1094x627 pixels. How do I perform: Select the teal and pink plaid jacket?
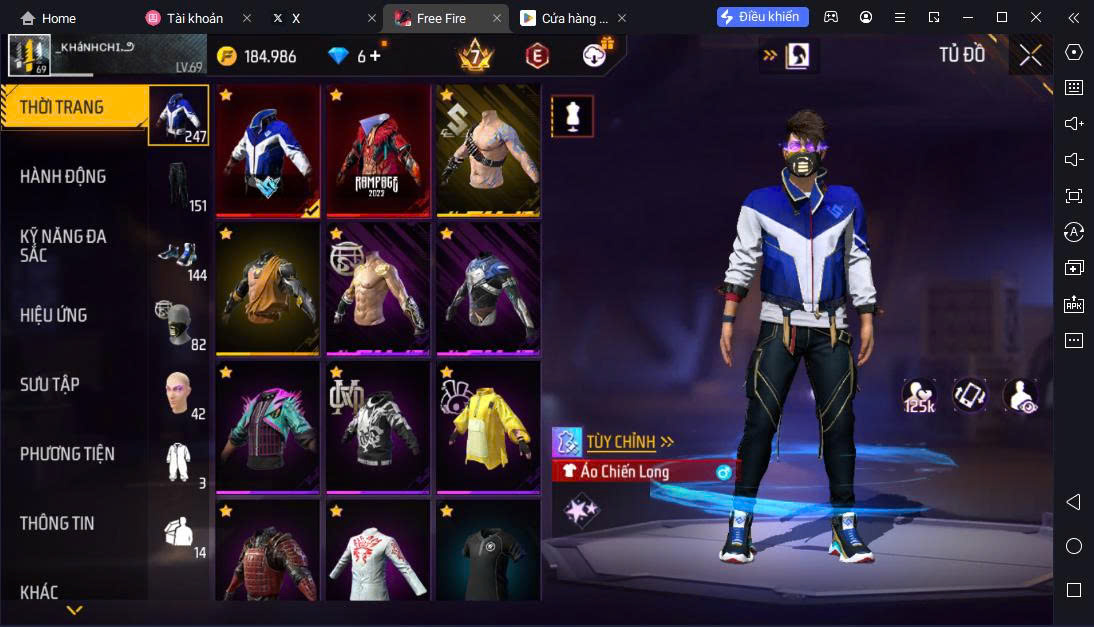(268, 427)
